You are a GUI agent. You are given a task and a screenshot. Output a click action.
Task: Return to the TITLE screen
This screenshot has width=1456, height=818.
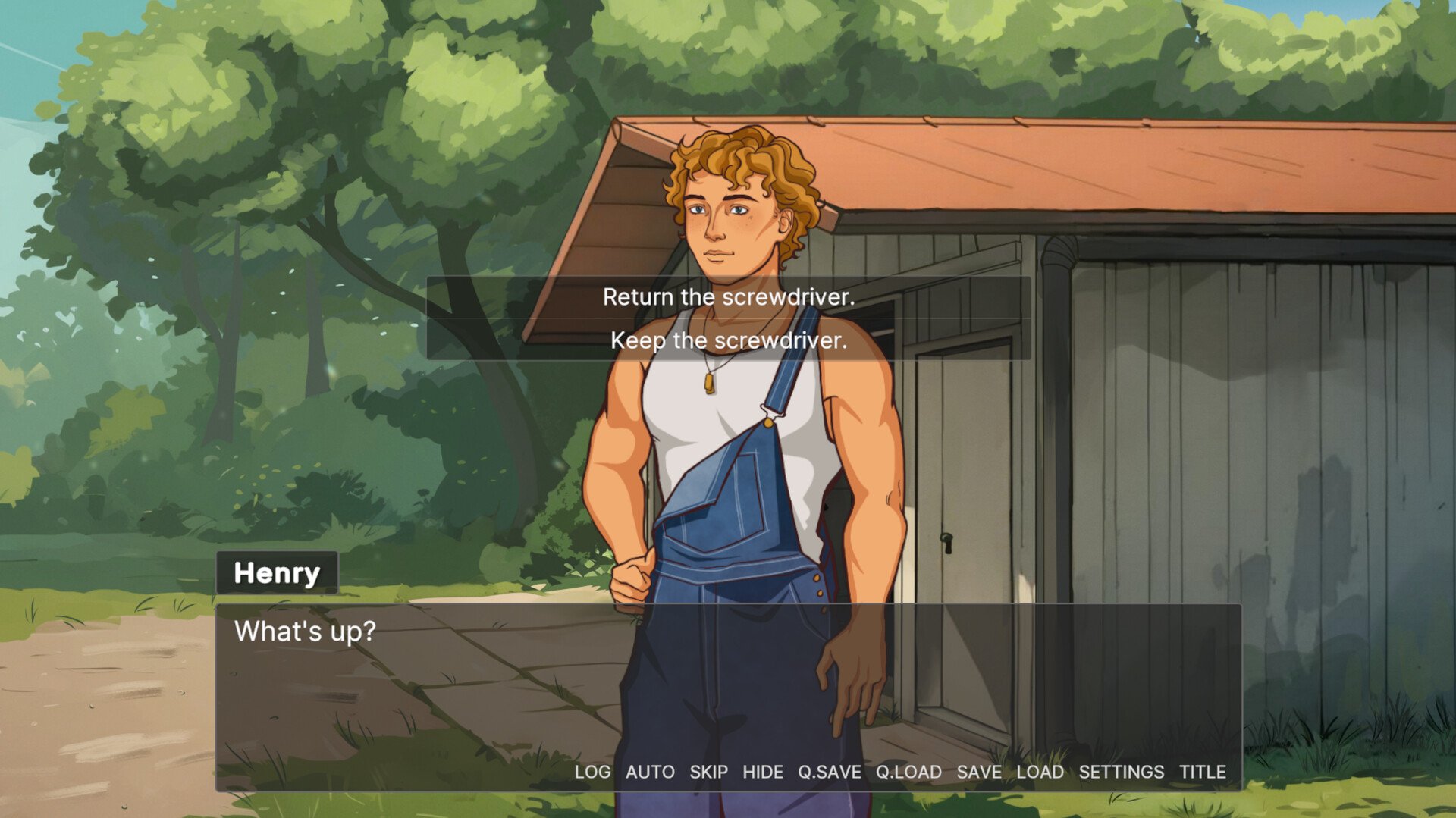pyautogui.click(x=1202, y=772)
